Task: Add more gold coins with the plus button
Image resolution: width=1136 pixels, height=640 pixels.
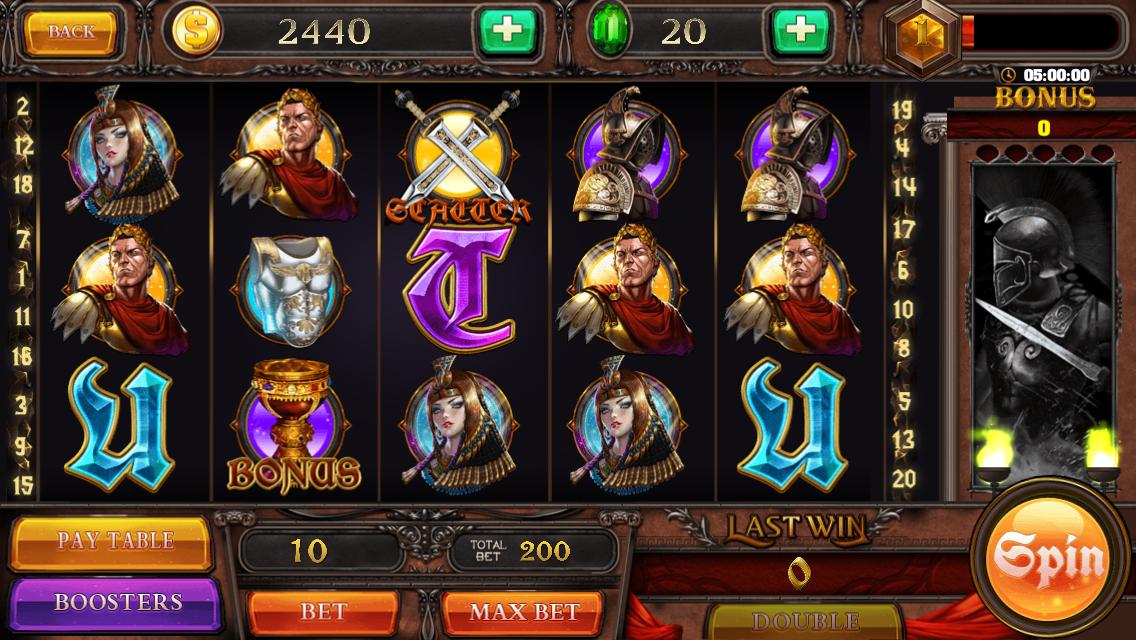Action: pos(508,32)
